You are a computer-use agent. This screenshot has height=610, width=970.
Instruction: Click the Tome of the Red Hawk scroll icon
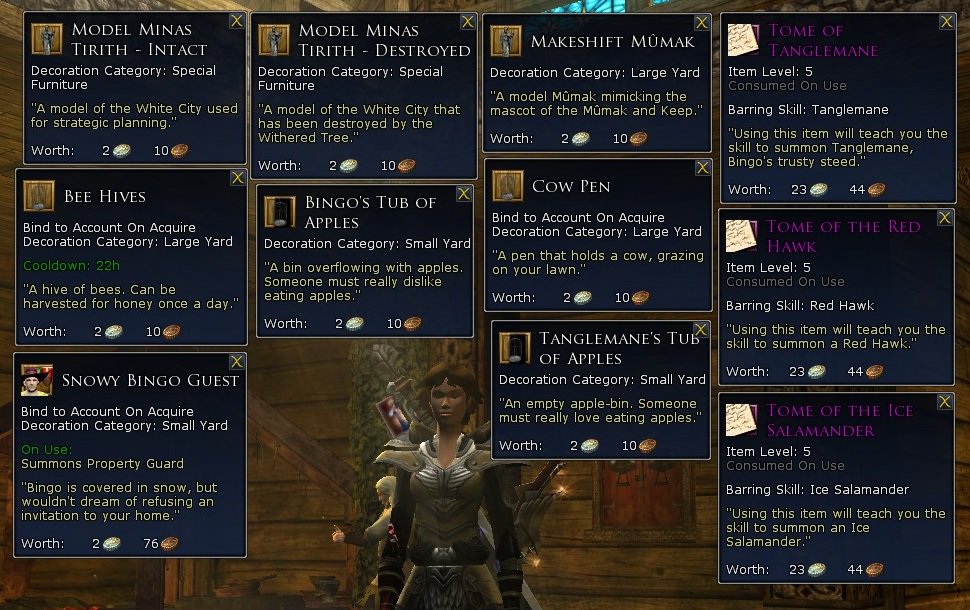click(741, 237)
